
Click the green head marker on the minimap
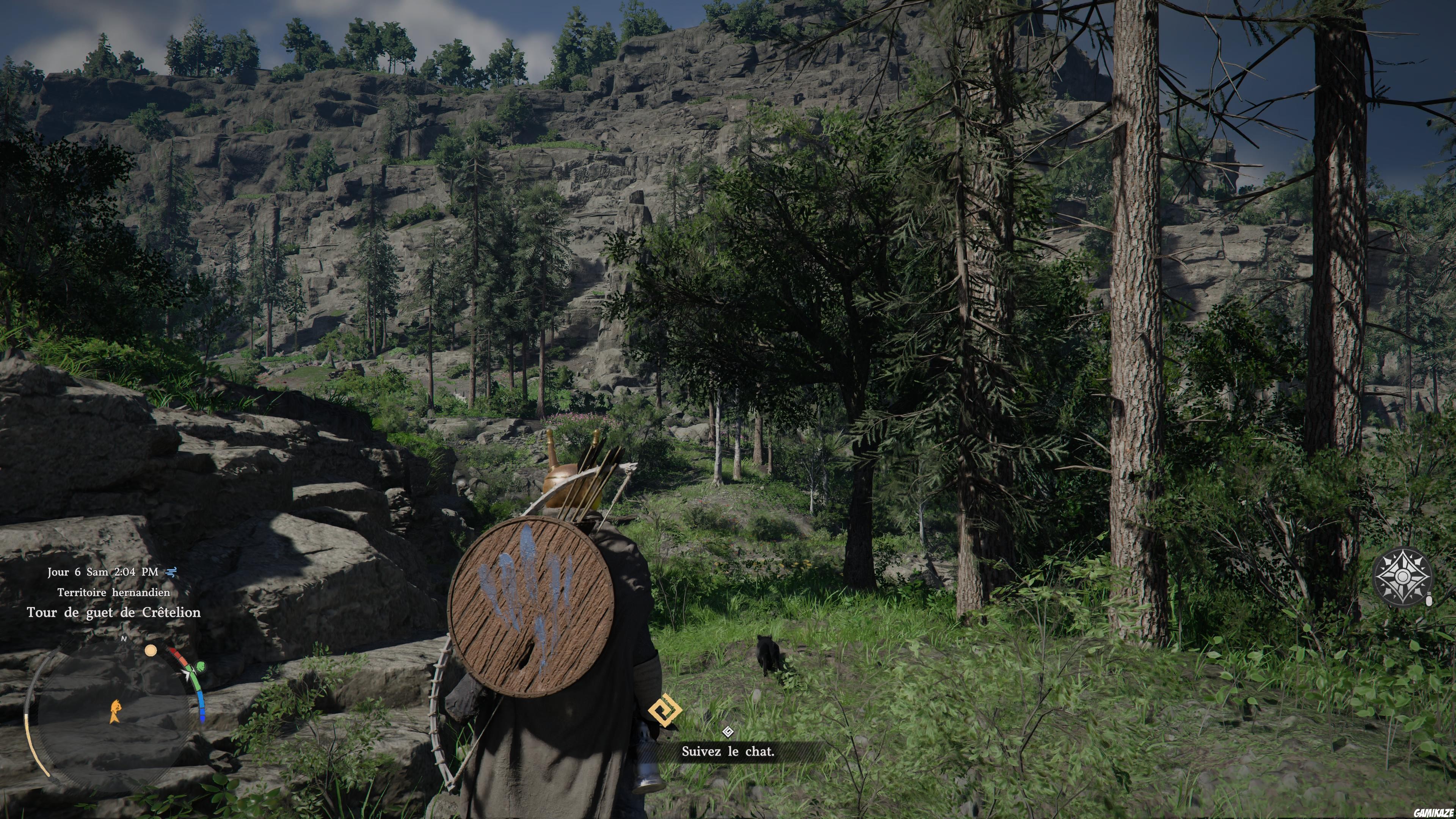tap(199, 668)
